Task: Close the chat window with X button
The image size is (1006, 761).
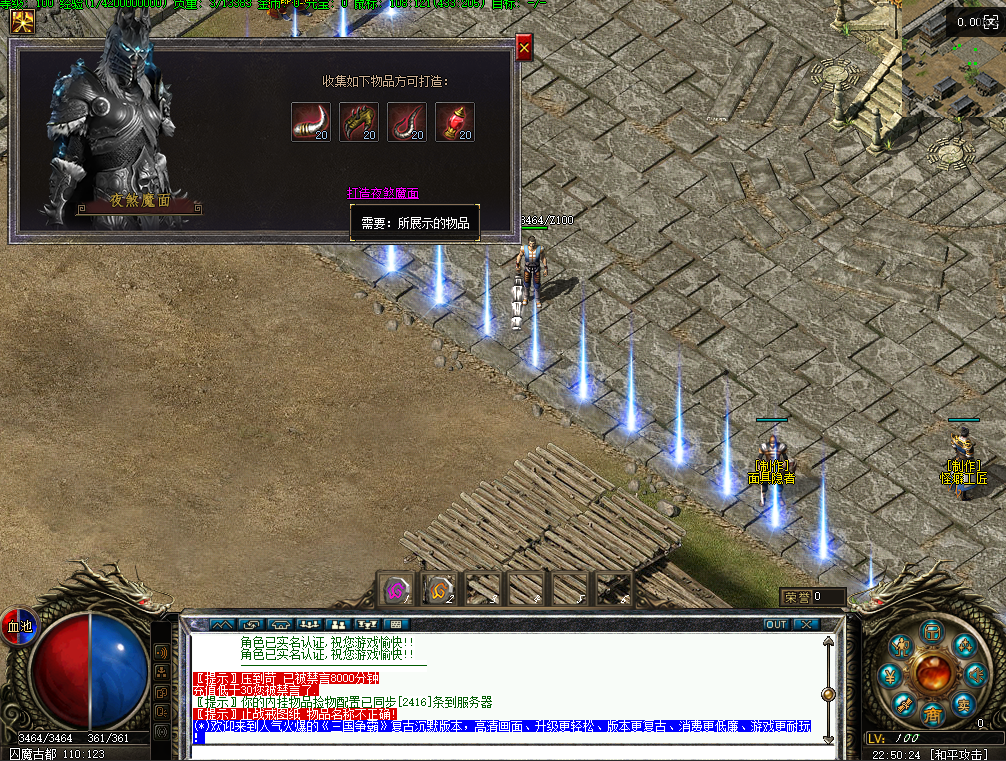Action: [806, 624]
